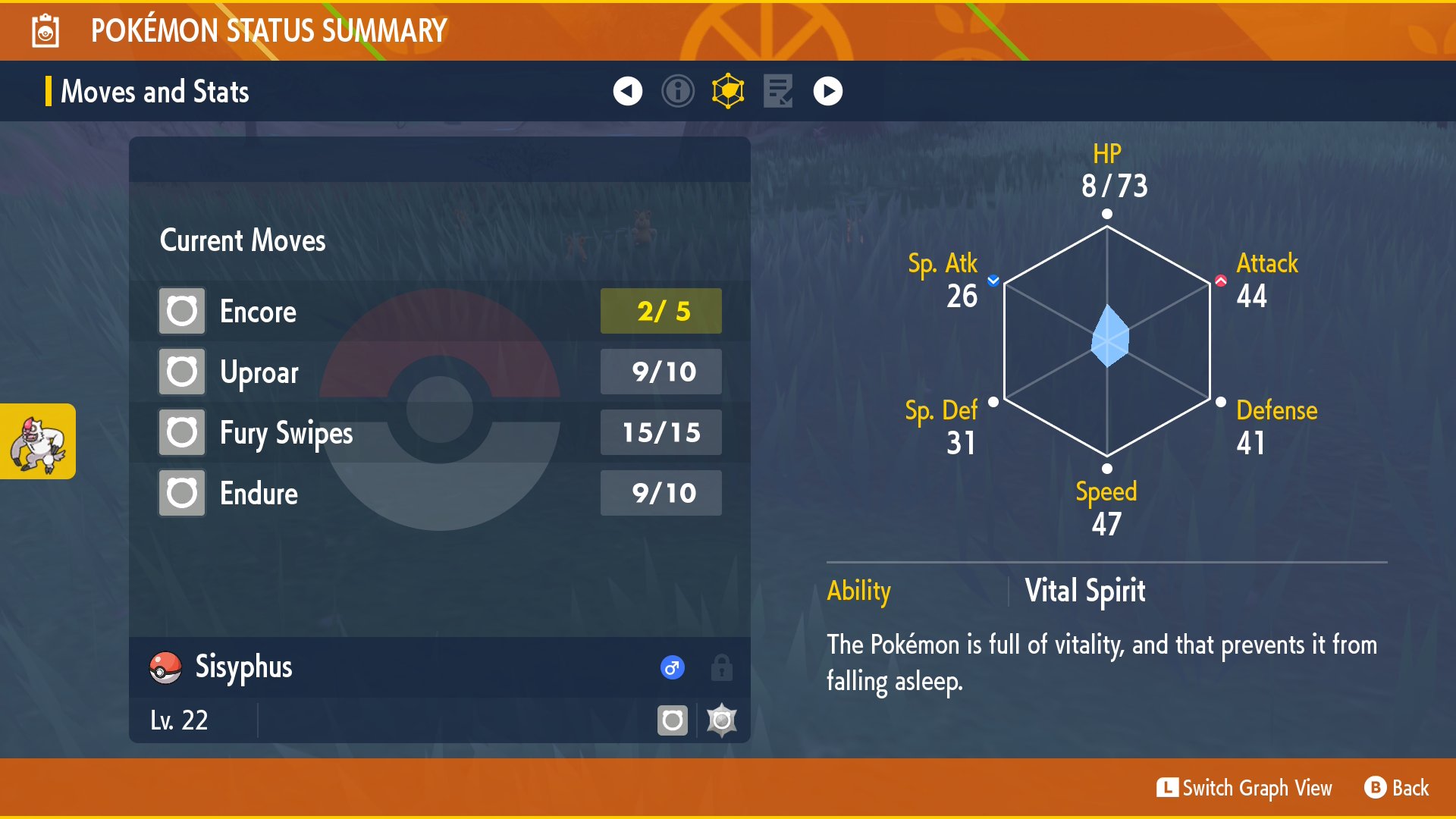Image resolution: width=1456 pixels, height=819 pixels.
Task: Go to the previous summary page arrow
Action: [627, 91]
